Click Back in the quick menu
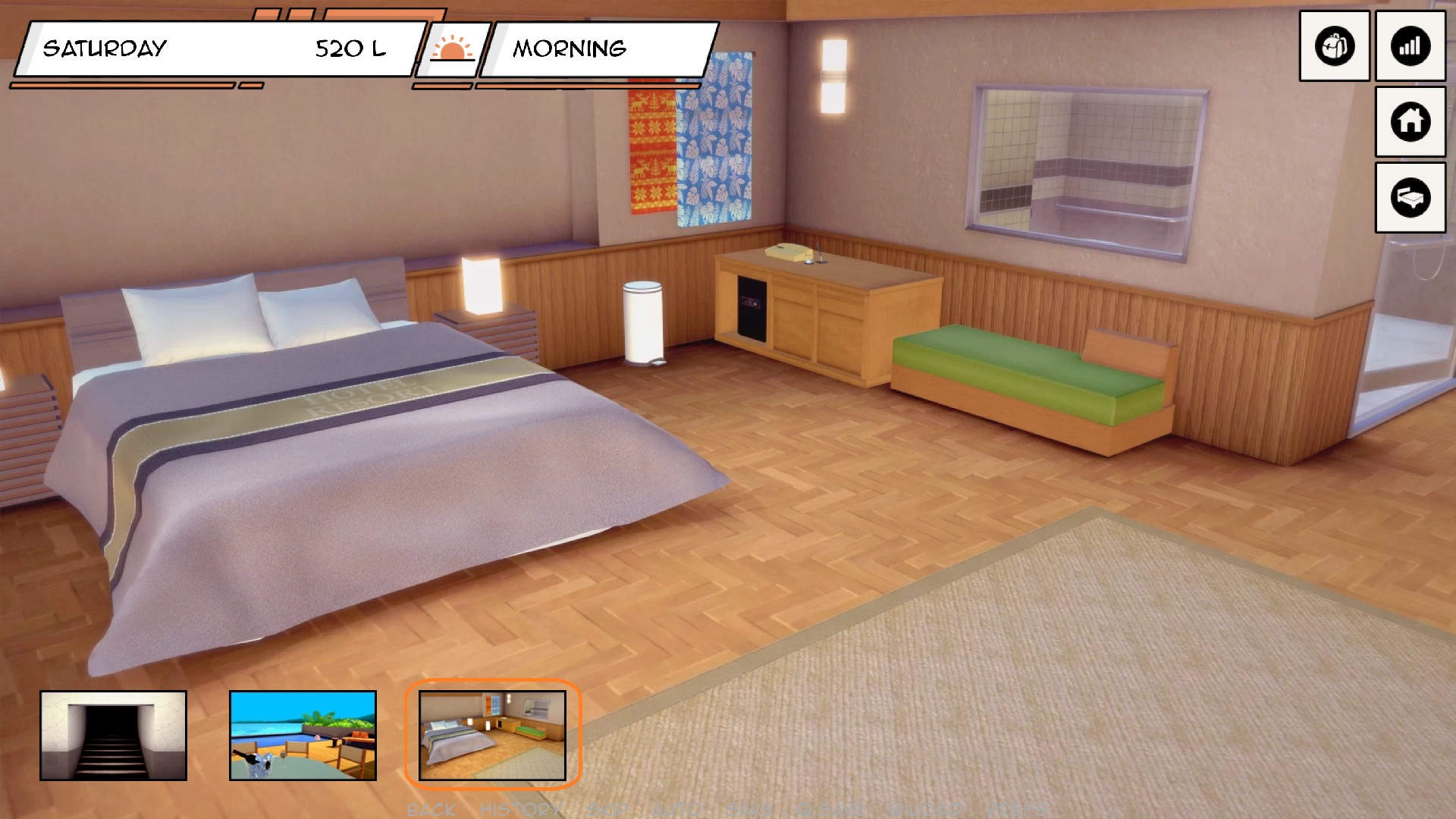The width and height of the screenshot is (1456, 819). (431, 810)
